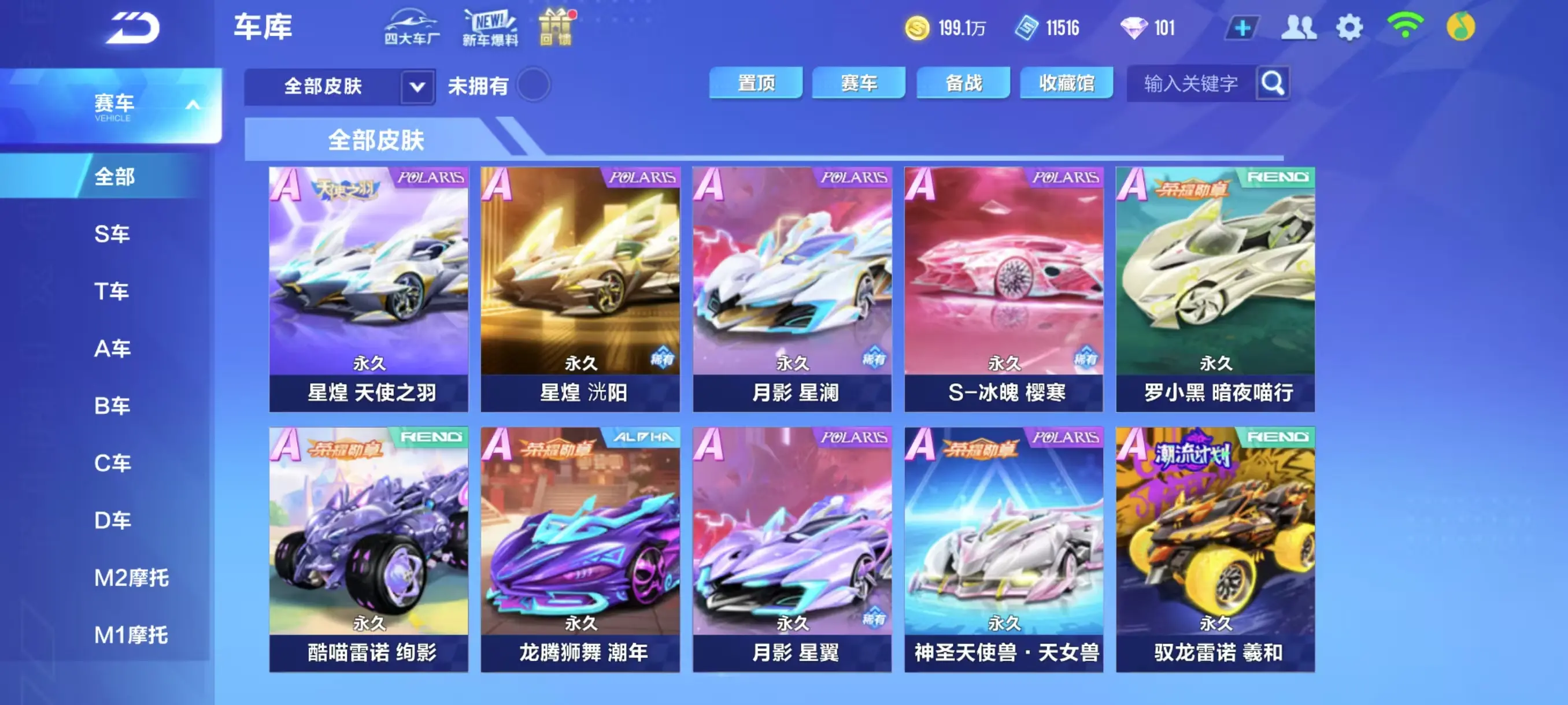Click the blue plus recharge icon
1568x705 pixels.
[x=1242, y=27]
